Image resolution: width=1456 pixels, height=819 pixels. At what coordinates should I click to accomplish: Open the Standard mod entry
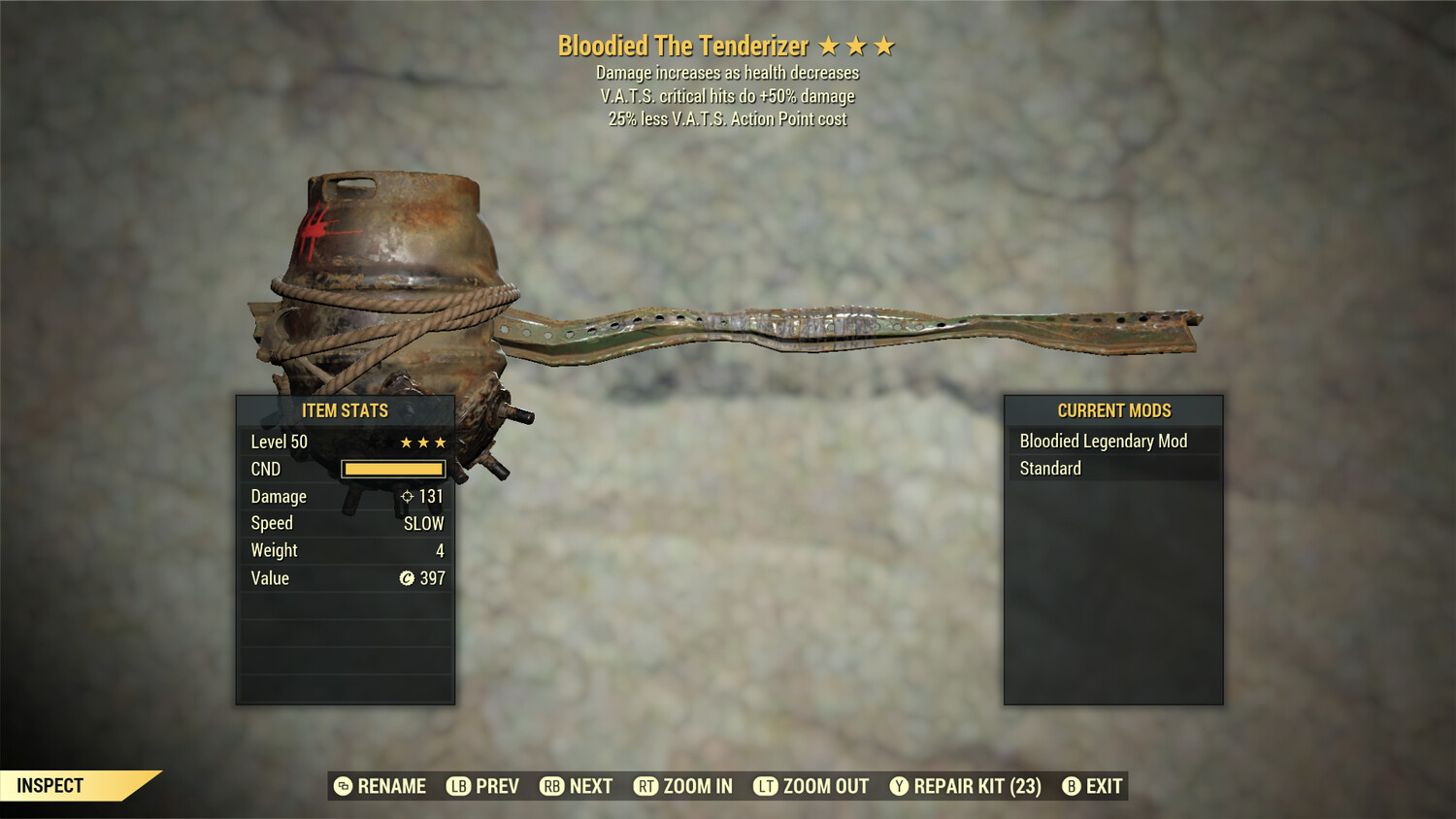click(1049, 468)
